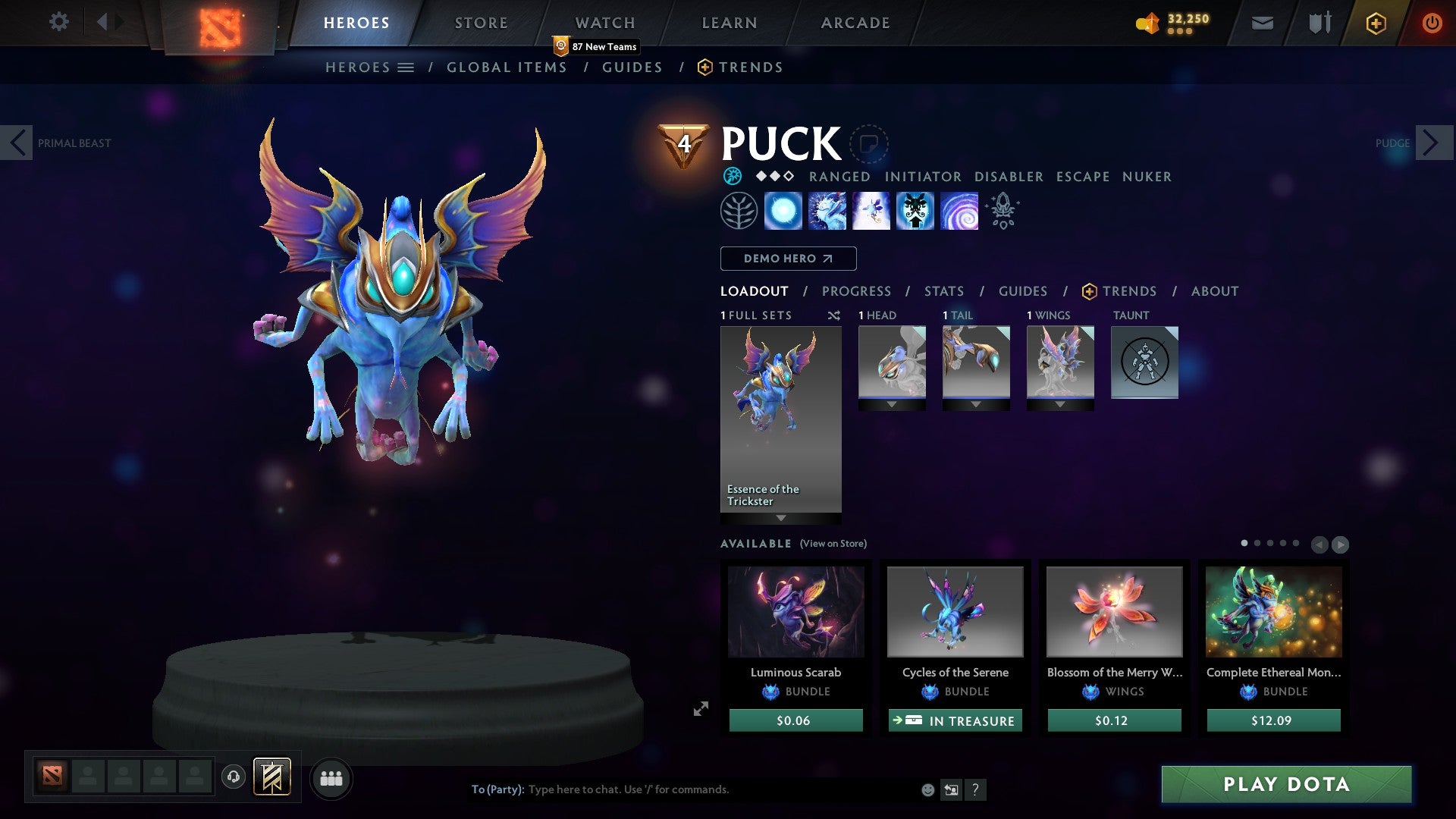
Task: Select the Luminous Scarab bundle thumbnail
Action: coord(795,611)
